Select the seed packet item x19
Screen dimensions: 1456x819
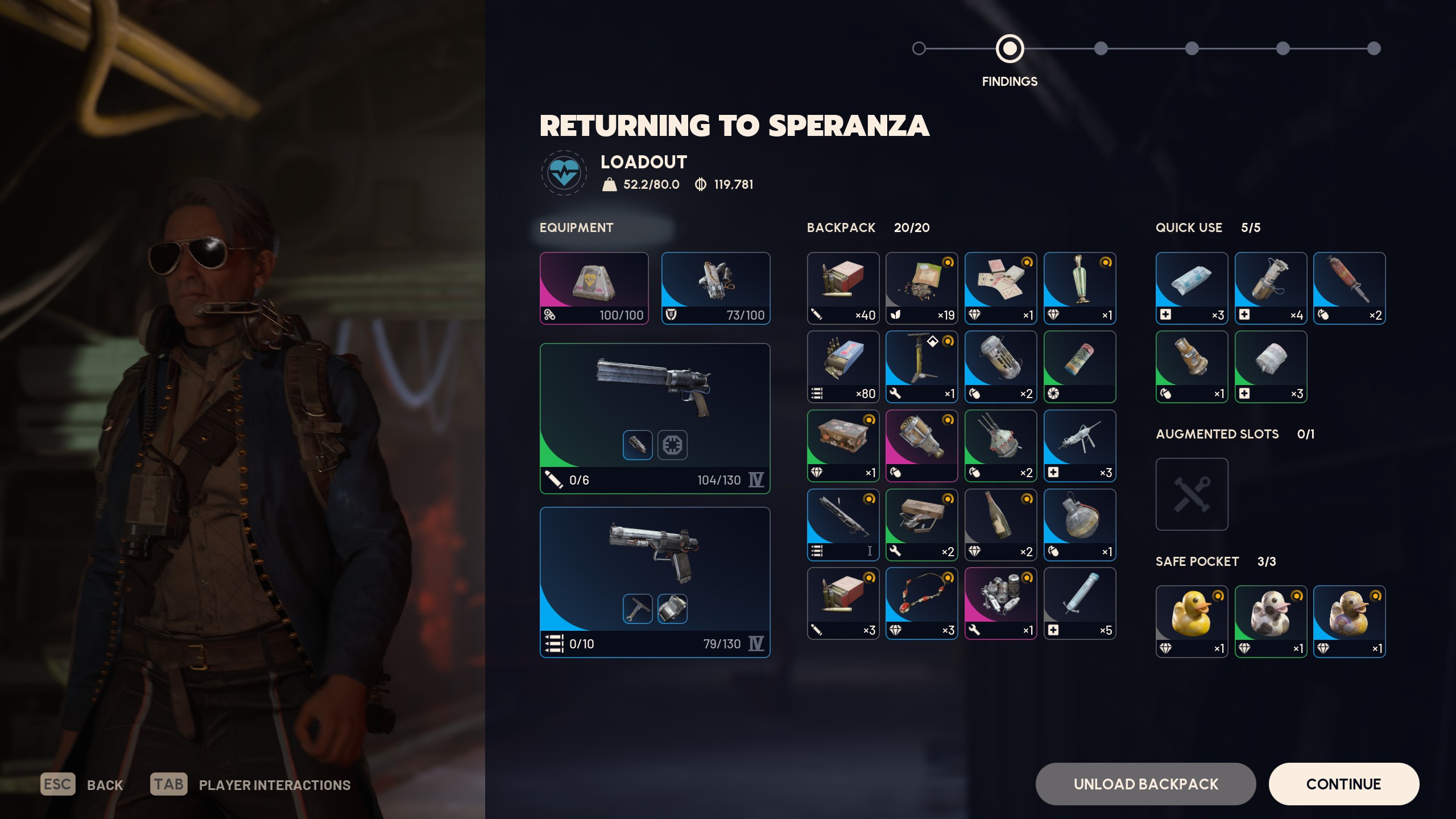click(921, 288)
